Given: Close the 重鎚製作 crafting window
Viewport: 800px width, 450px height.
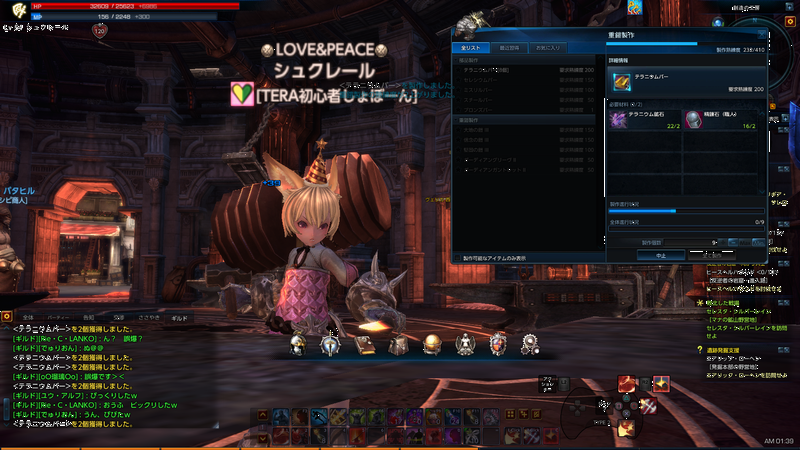Looking at the screenshot, I should pos(760,34).
